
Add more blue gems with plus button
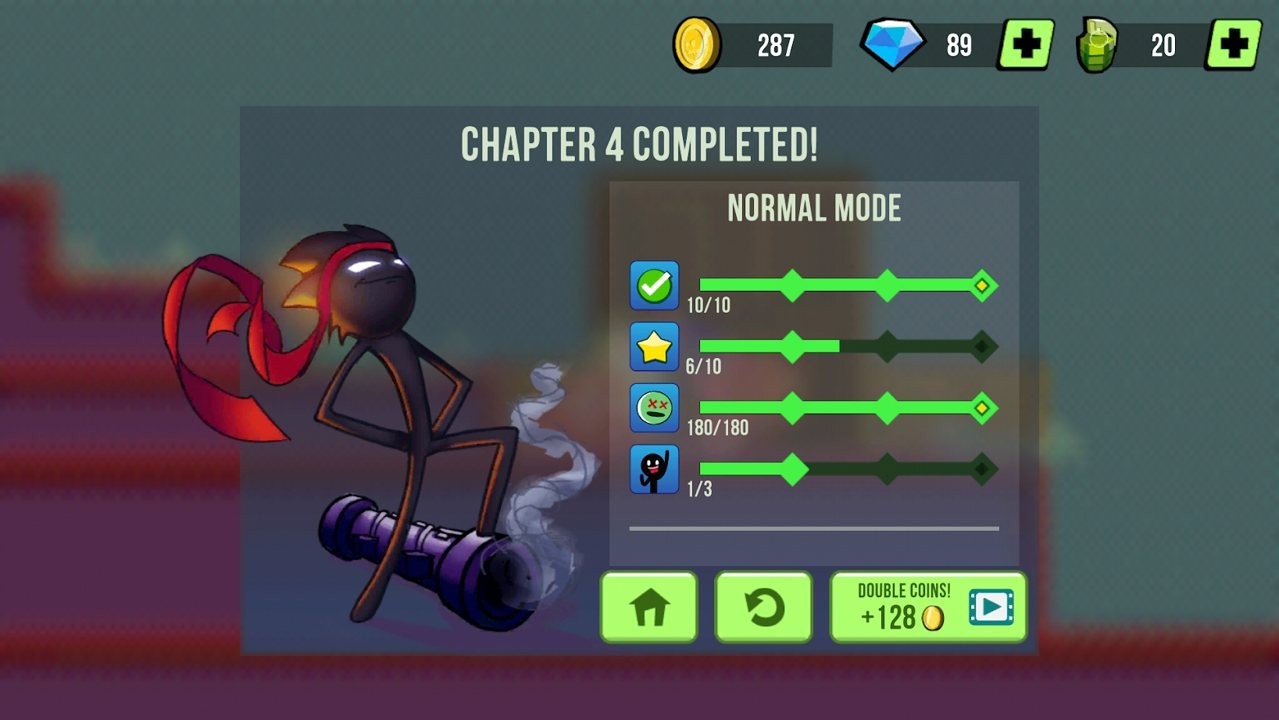pyautogui.click(x=1025, y=45)
